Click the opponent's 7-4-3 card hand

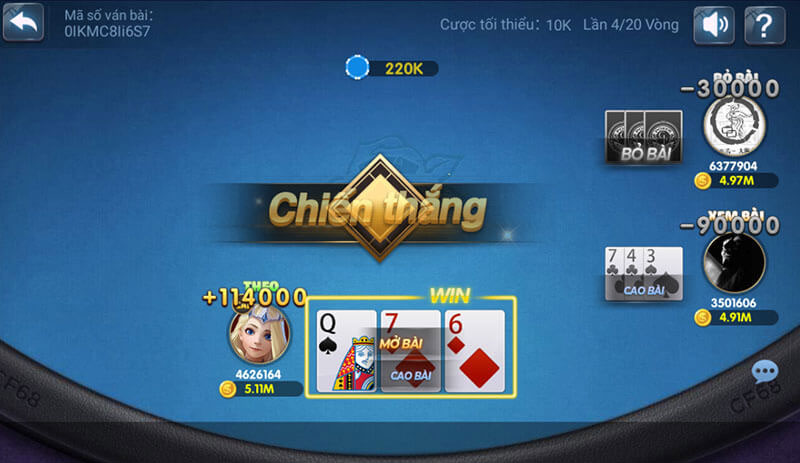click(643, 273)
